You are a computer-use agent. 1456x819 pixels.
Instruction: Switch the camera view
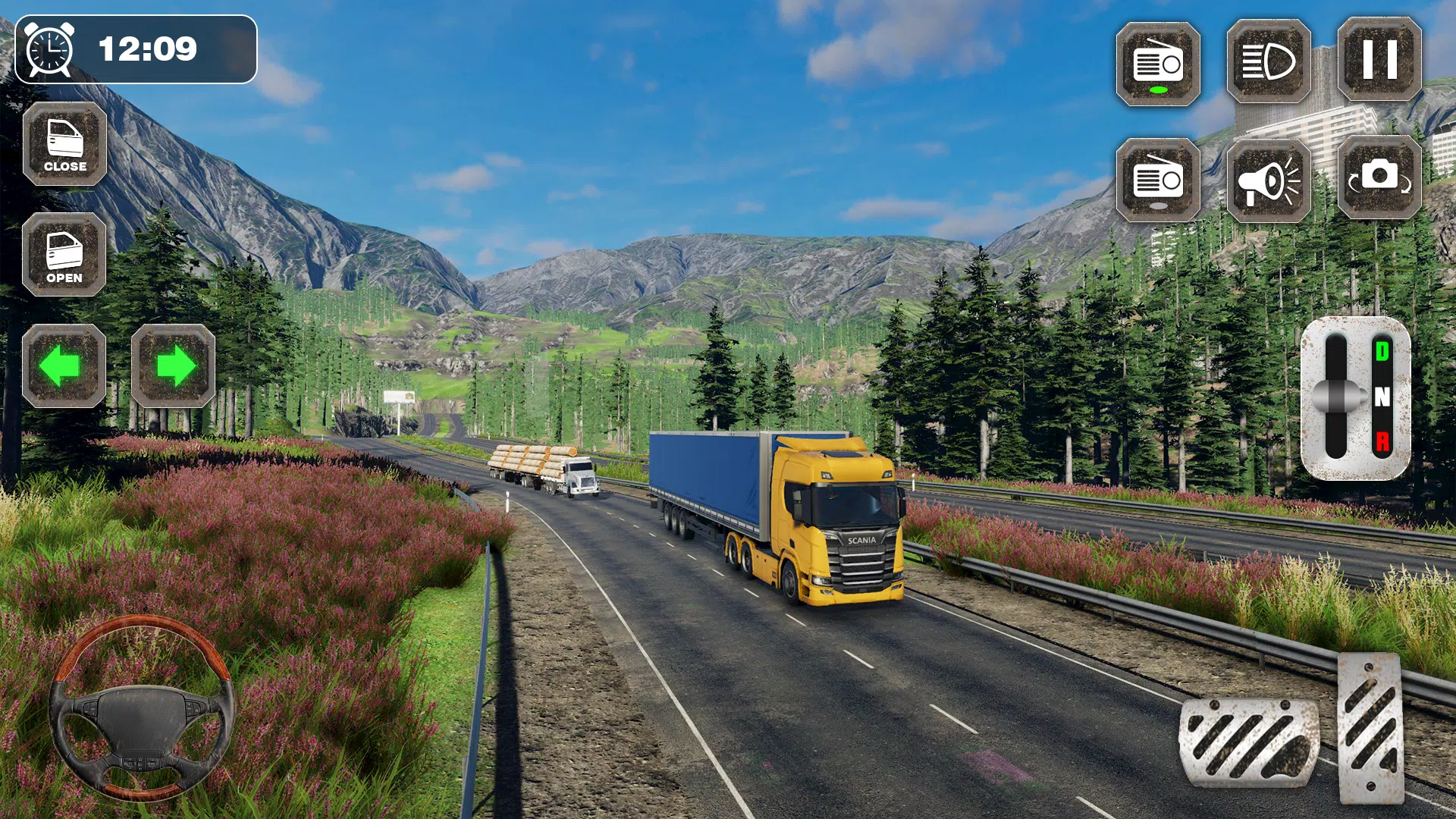[x=1379, y=177]
